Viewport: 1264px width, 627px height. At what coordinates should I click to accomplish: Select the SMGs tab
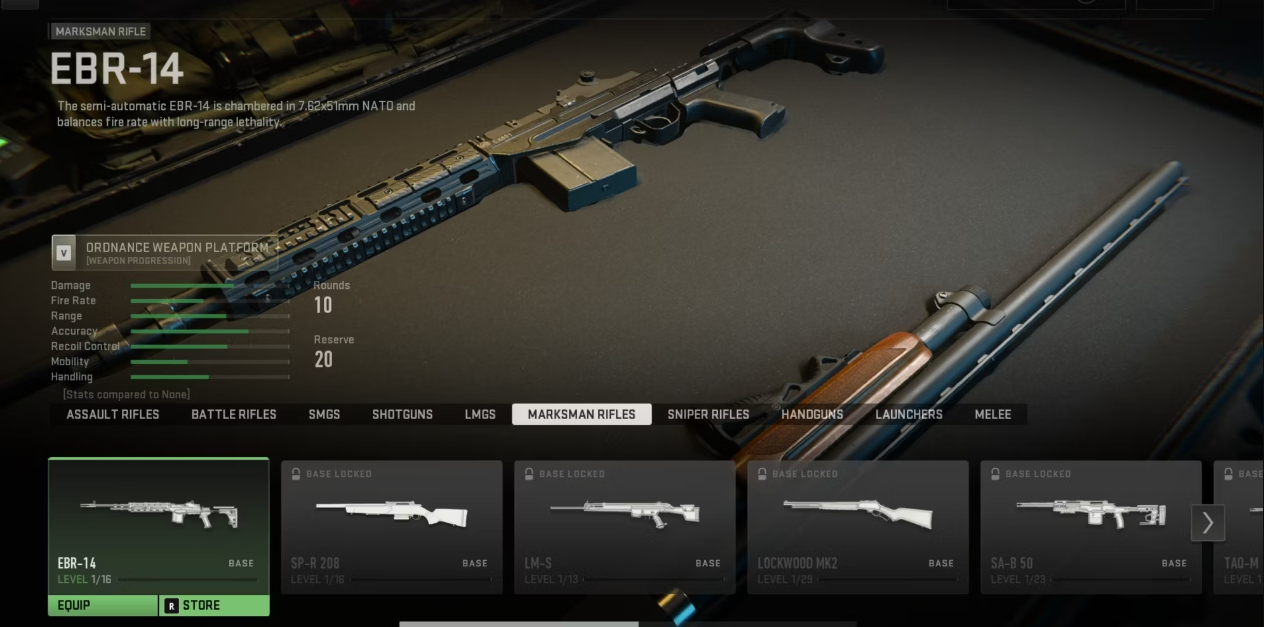click(324, 414)
